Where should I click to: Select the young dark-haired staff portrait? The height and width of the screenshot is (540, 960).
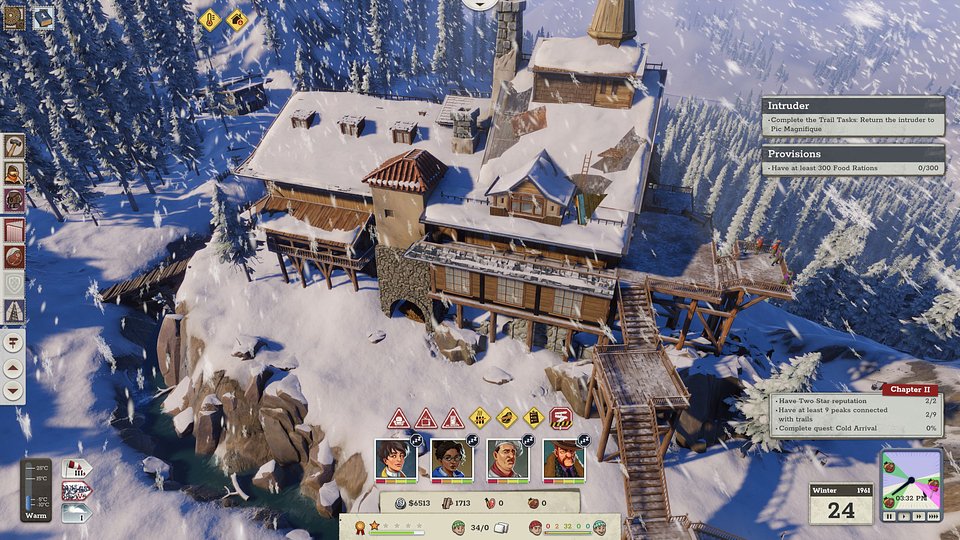(x=395, y=459)
